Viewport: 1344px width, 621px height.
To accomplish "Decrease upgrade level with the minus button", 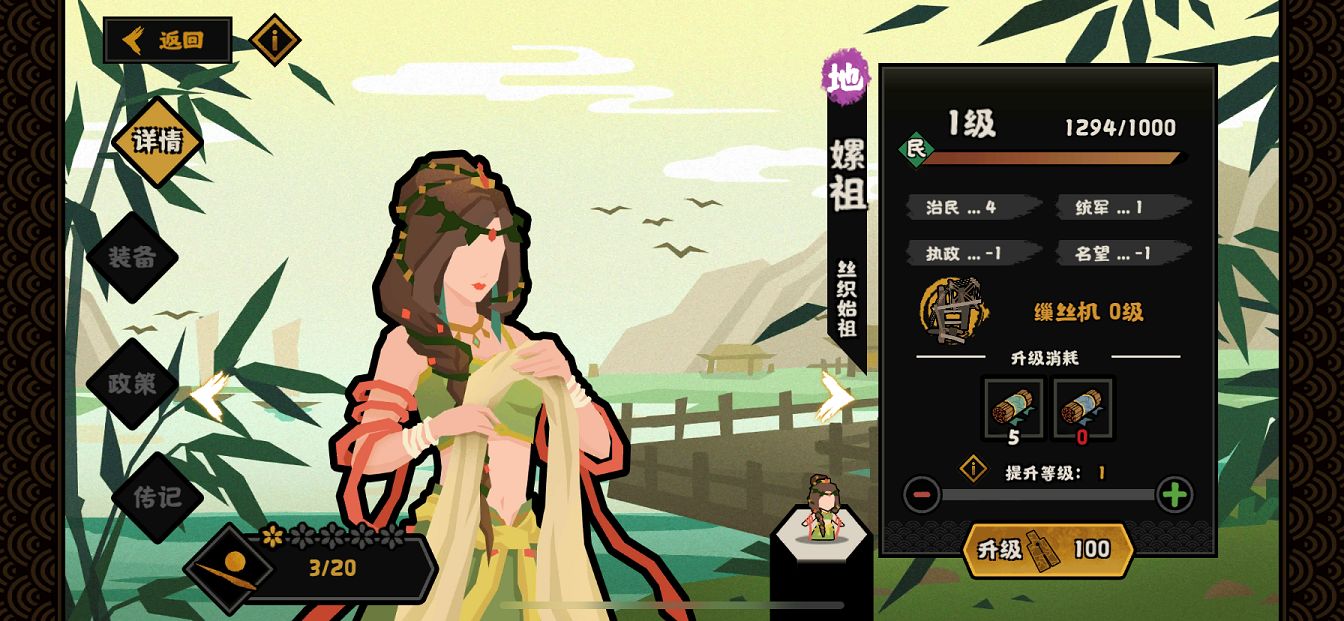I will coord(921,494).
